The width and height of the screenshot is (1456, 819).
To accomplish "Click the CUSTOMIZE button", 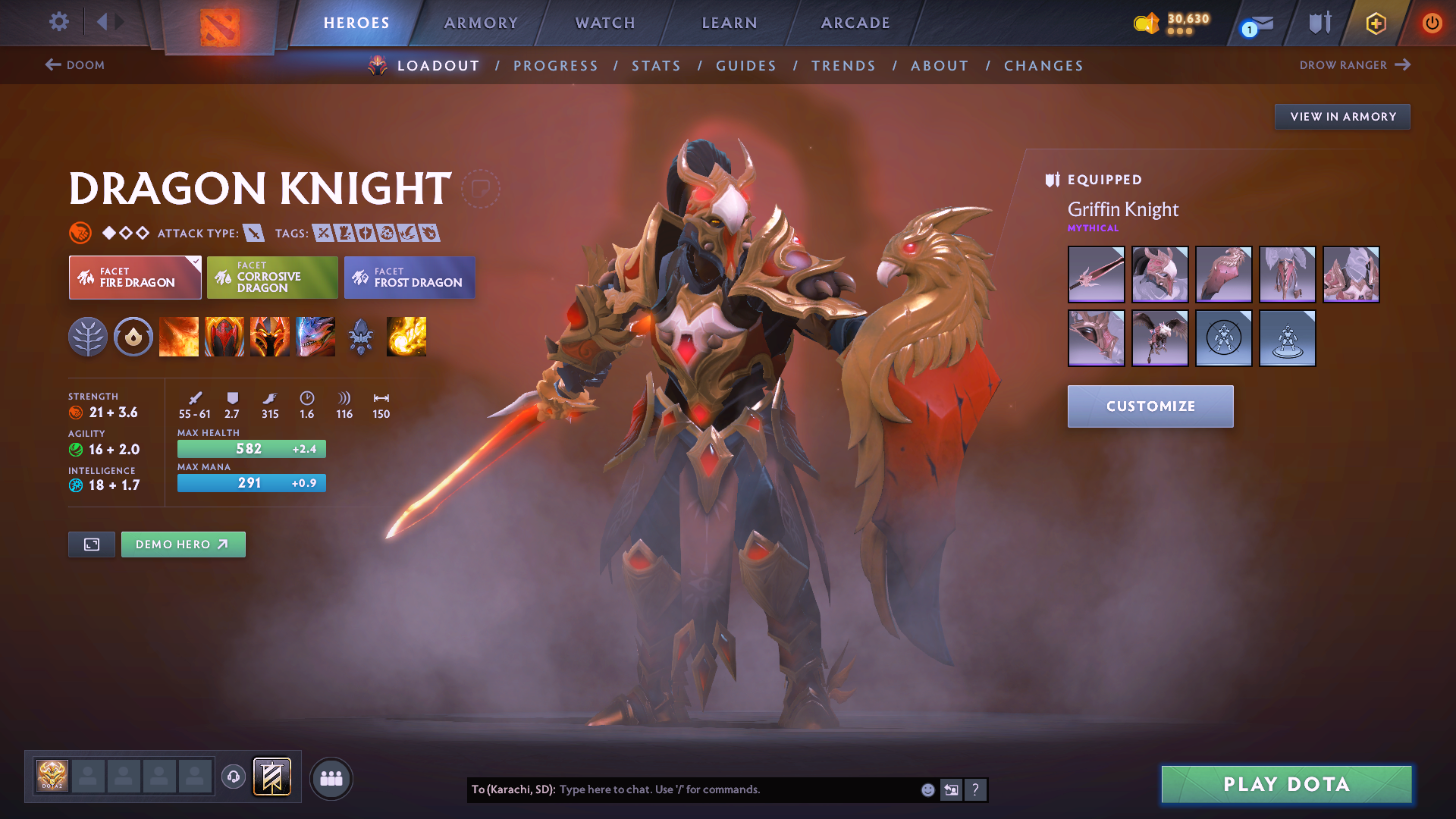I will click(x=1150, y=406).
